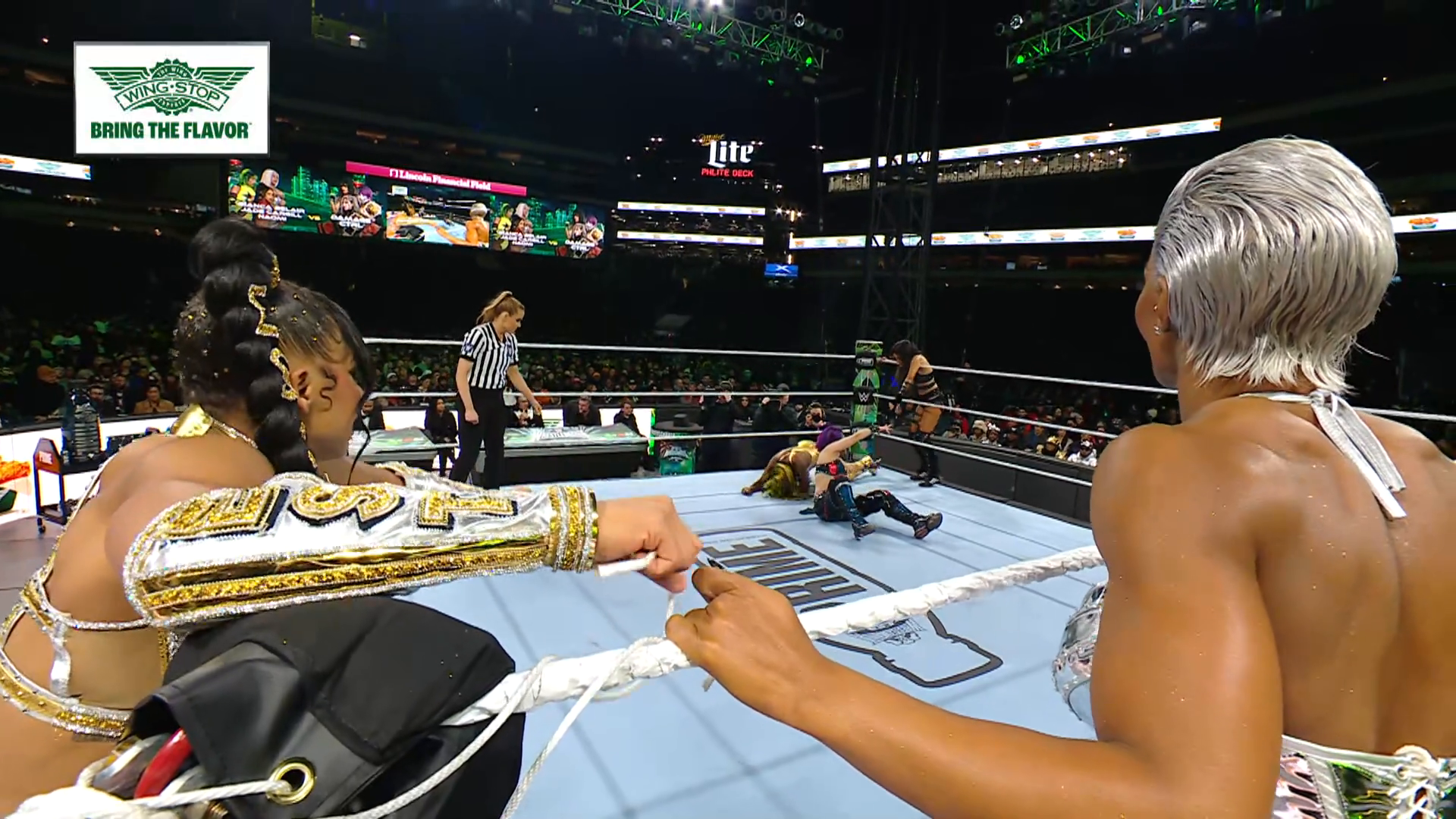
Task: Click the Wingstop Bring the Flavor banner
Action: 171,98
